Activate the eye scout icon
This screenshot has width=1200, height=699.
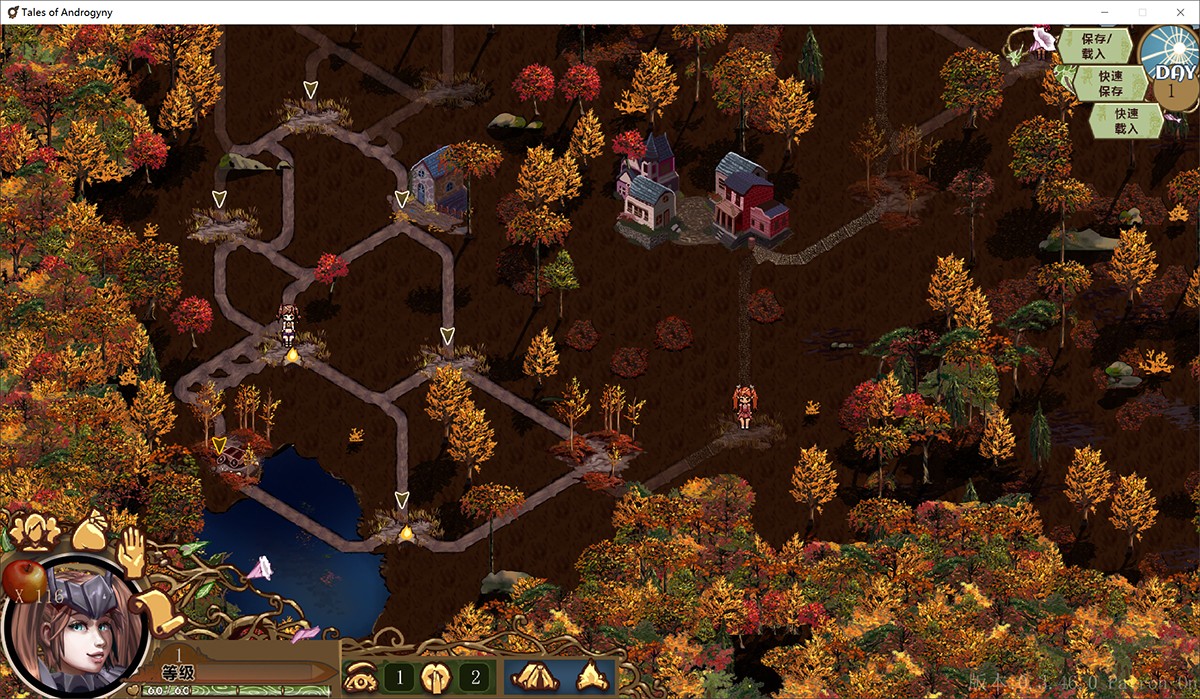[358, 678]
